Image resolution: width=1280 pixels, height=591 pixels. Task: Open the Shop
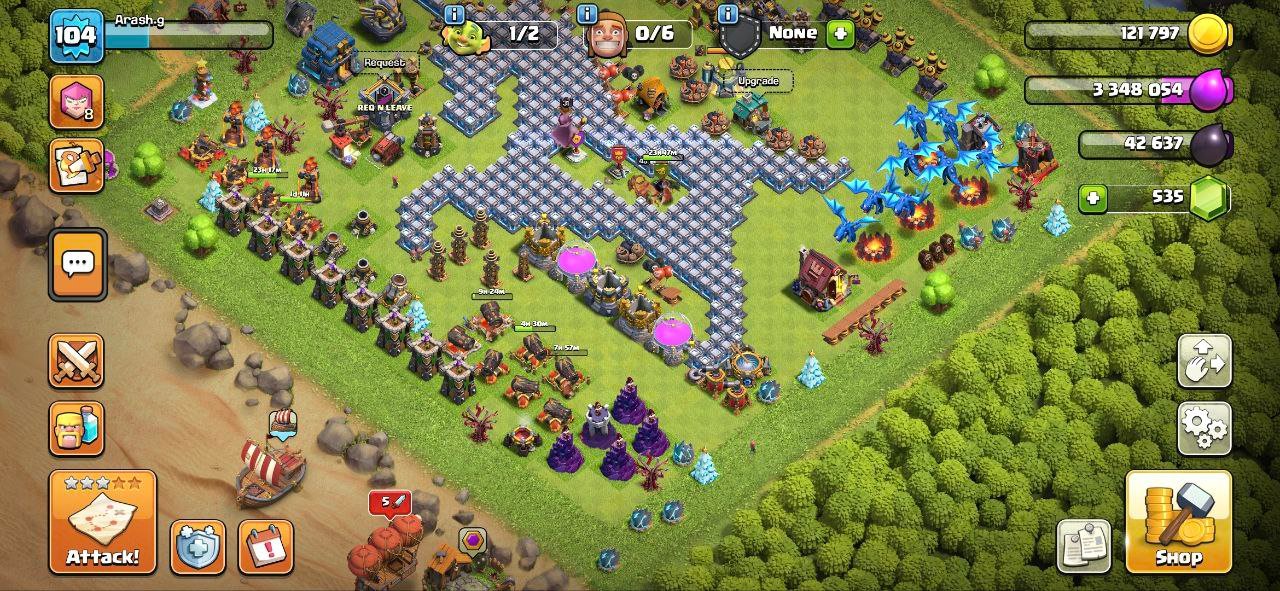tap(1178, 522)
